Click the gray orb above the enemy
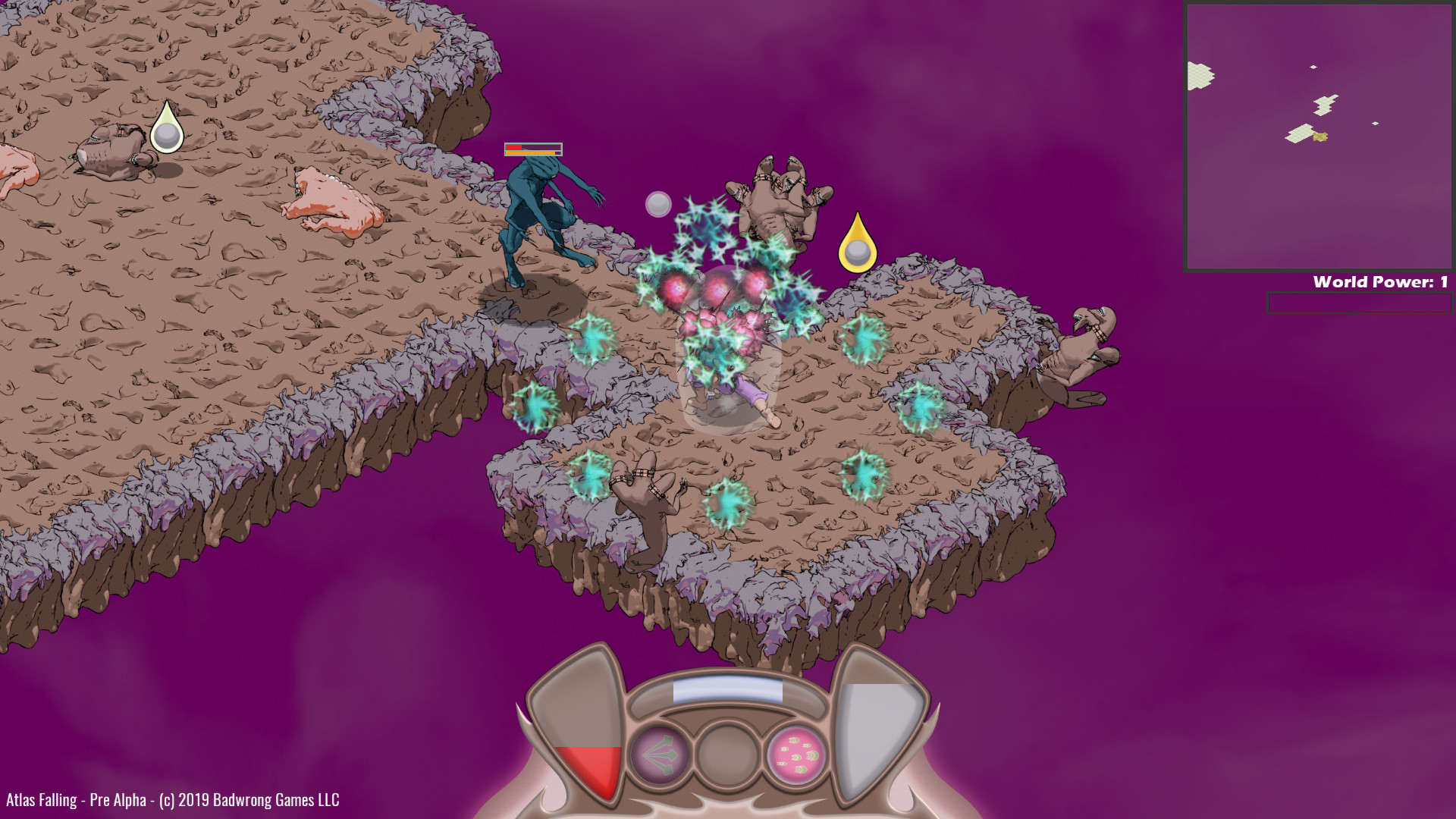The width and height of the screenshot is (1456, 819). (x=657, y=203)
